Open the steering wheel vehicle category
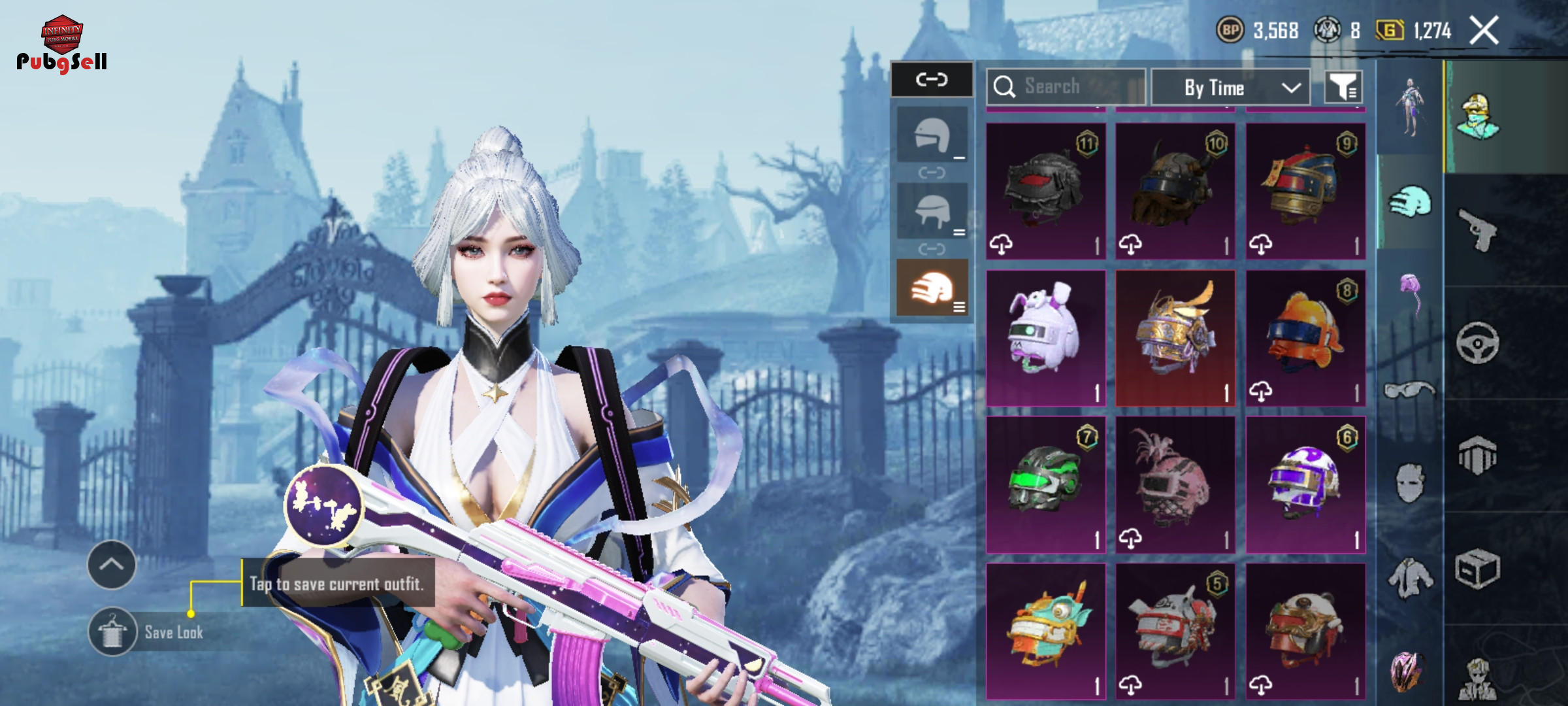 (x=1477, y=343)
